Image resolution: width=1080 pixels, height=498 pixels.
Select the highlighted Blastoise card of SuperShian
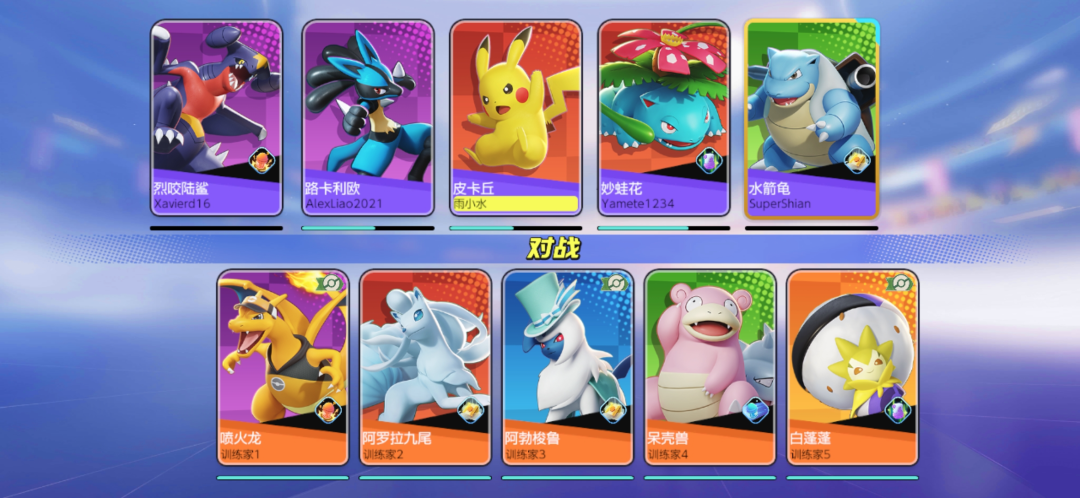[x=811, y=118]
